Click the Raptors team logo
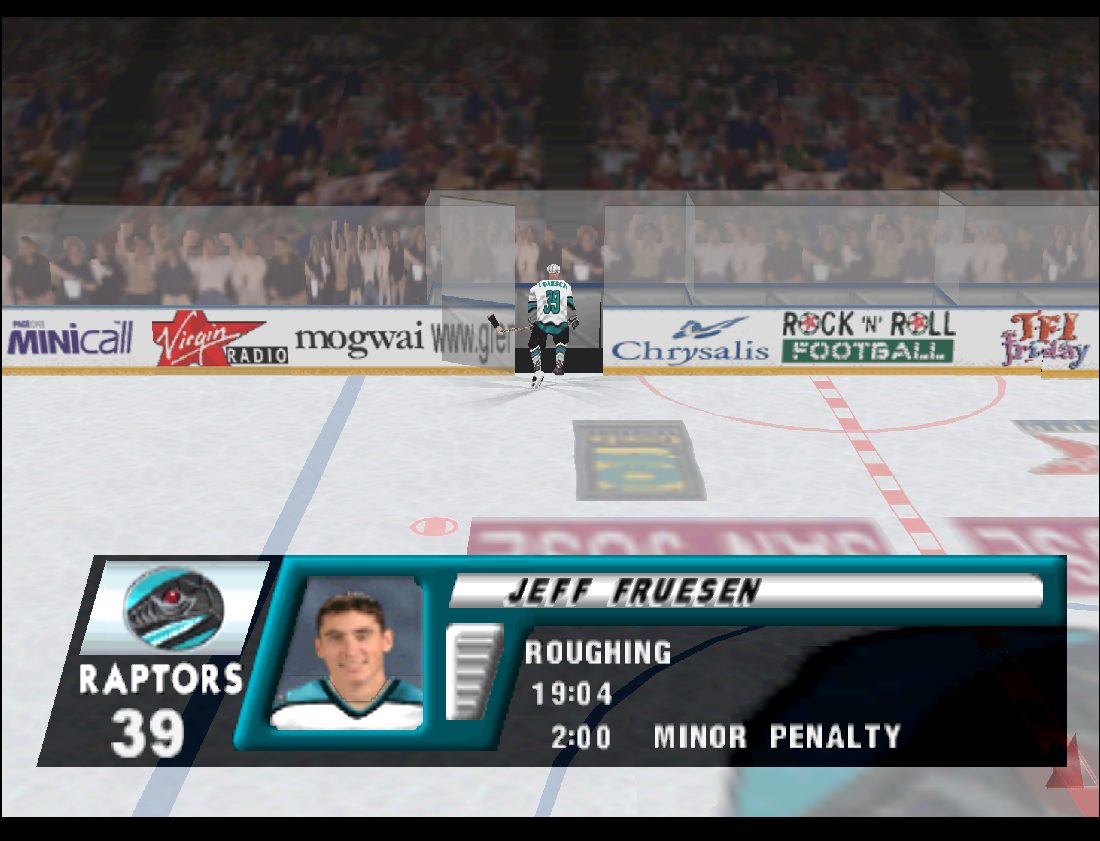 click(x=173, y=608)
